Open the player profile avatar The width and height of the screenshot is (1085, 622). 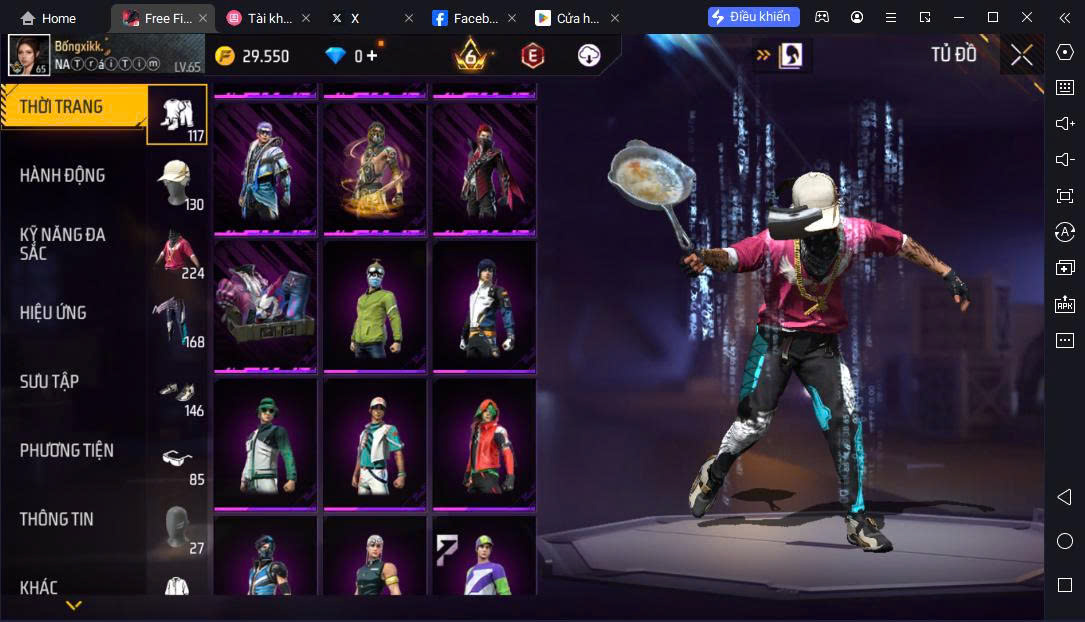pos(28,55)
